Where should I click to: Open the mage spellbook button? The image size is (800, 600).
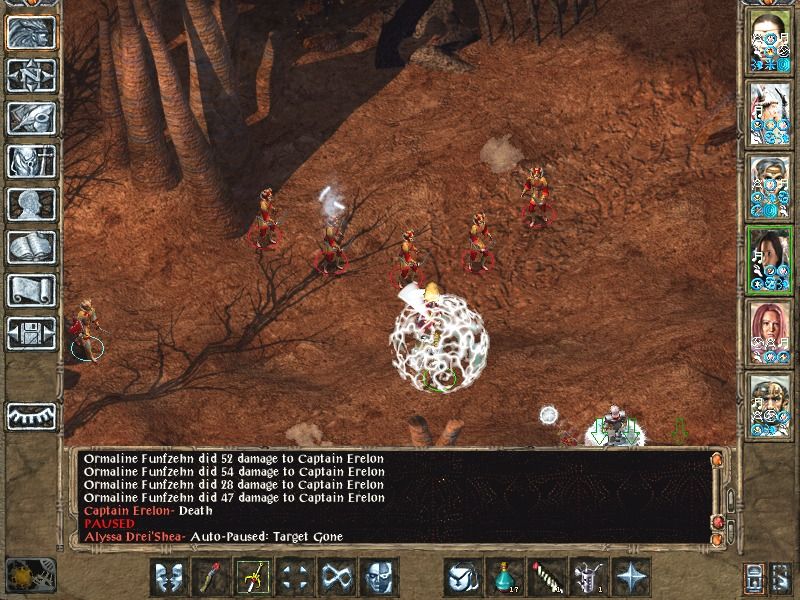click(x=31, y=247)
